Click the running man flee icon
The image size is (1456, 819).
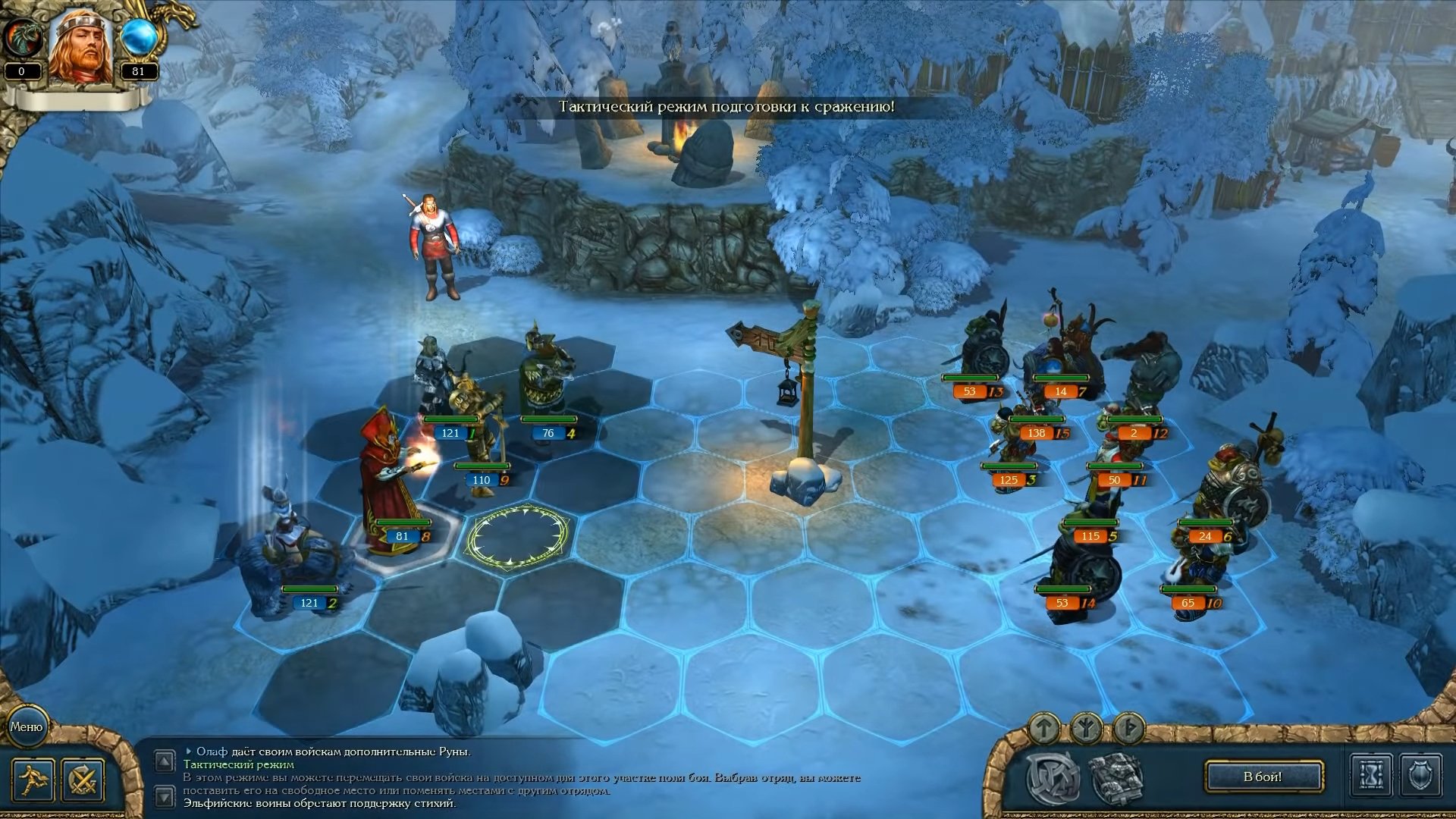coord(33,780)
